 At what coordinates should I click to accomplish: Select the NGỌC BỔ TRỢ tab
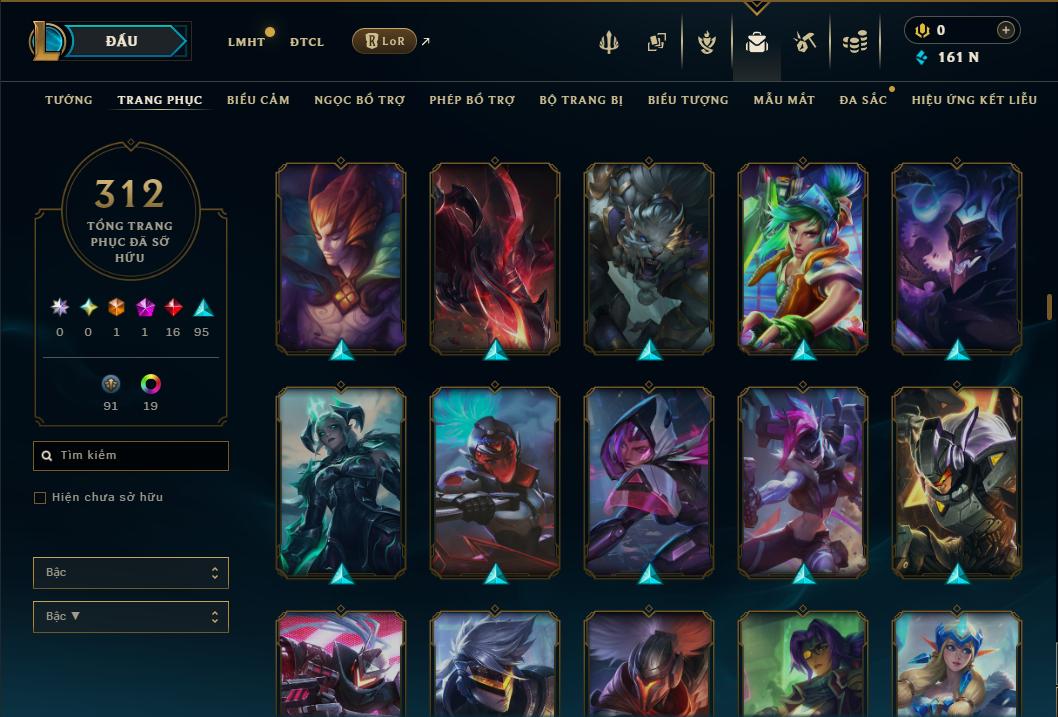(x=359, y=100)
